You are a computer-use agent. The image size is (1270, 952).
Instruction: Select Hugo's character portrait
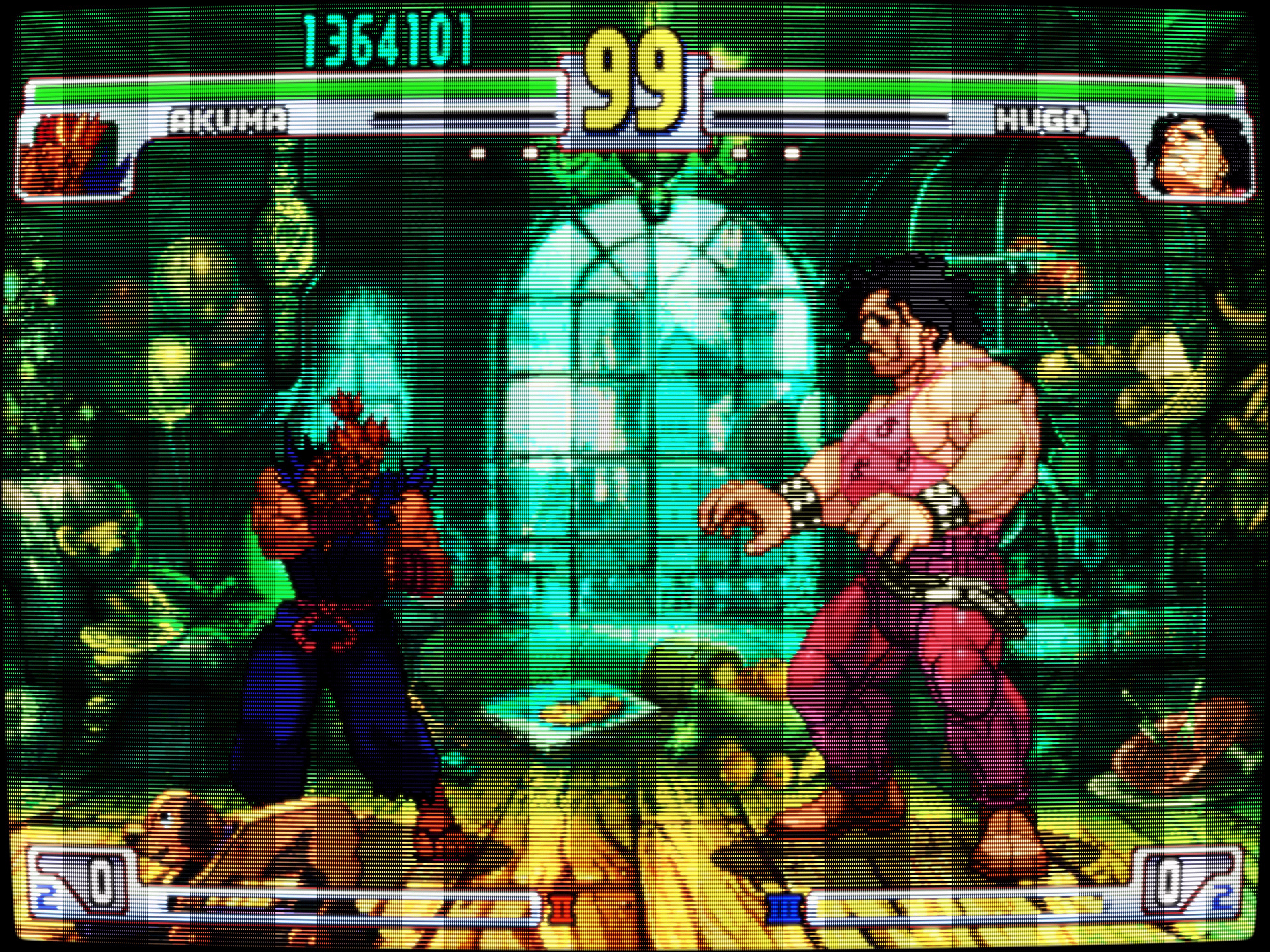coord(1199,157)
